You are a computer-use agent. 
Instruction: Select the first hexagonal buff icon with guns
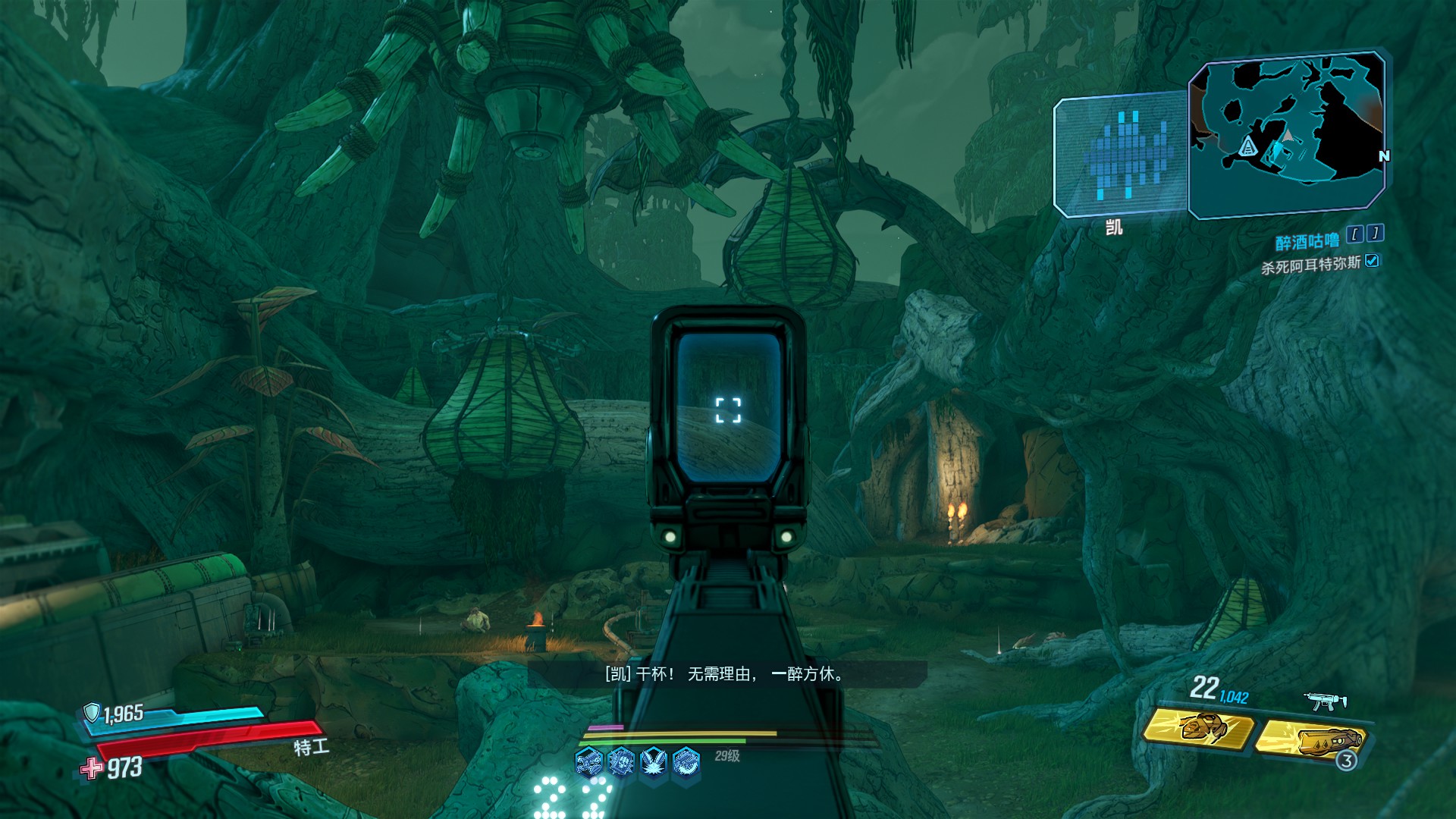click(x=588, y=761)
